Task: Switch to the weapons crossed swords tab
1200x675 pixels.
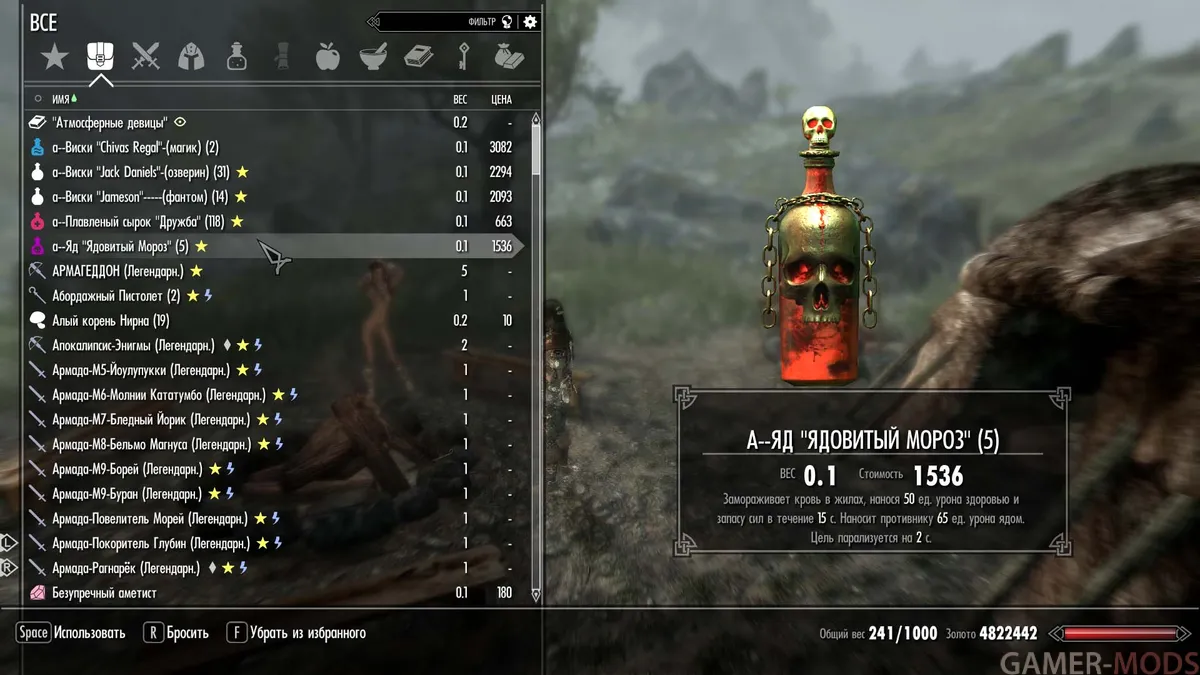Action: point(146,57)
